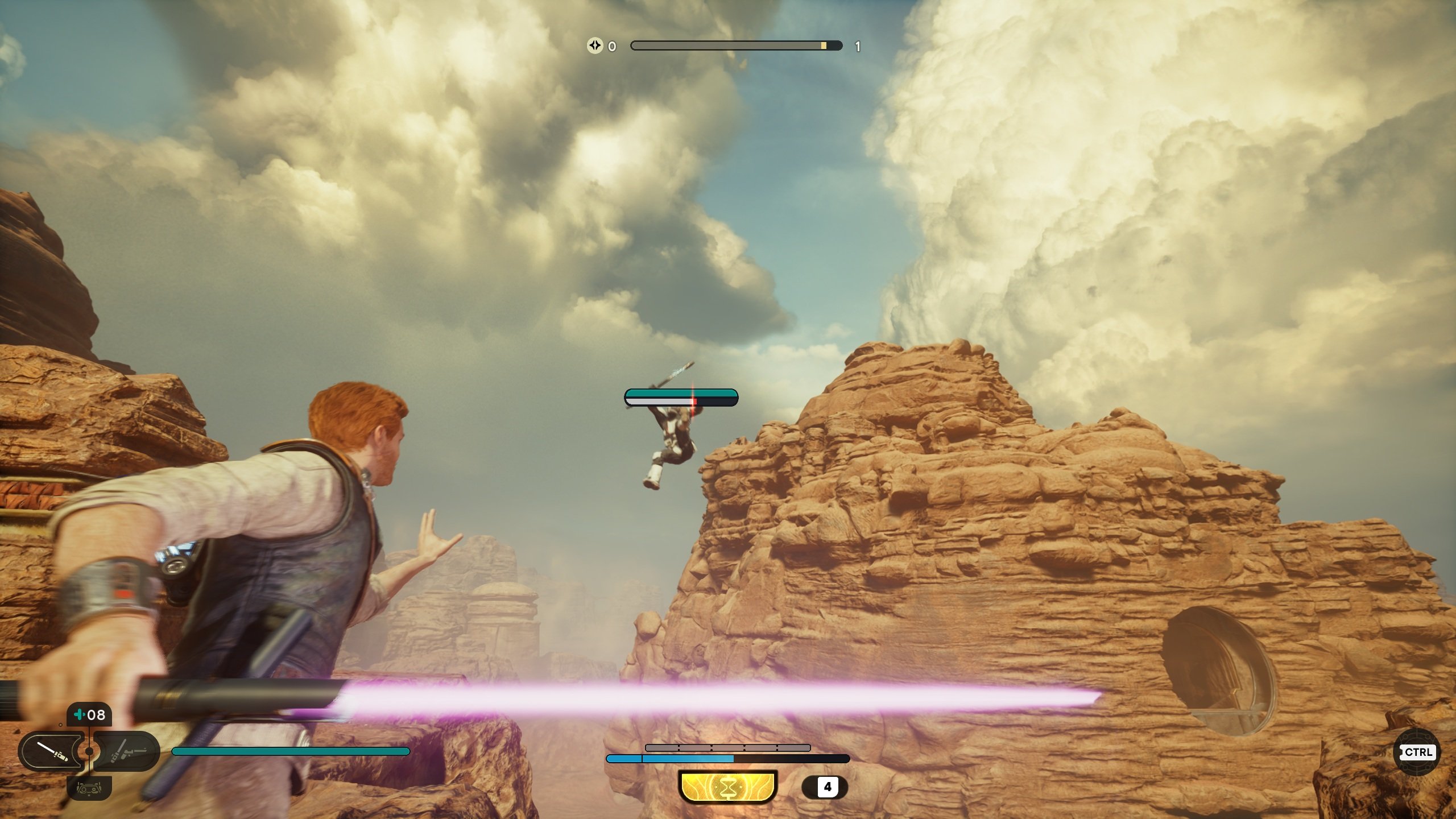Screen dimensions: 1456x819
Task: Click the BD-1 droid icon
Action: pos(89,788)
